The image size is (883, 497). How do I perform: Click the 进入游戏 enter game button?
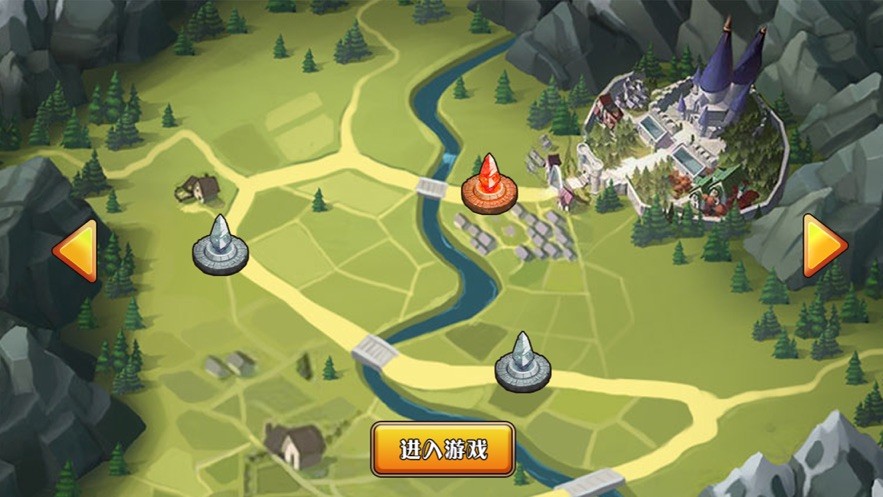tap(443, 448)
